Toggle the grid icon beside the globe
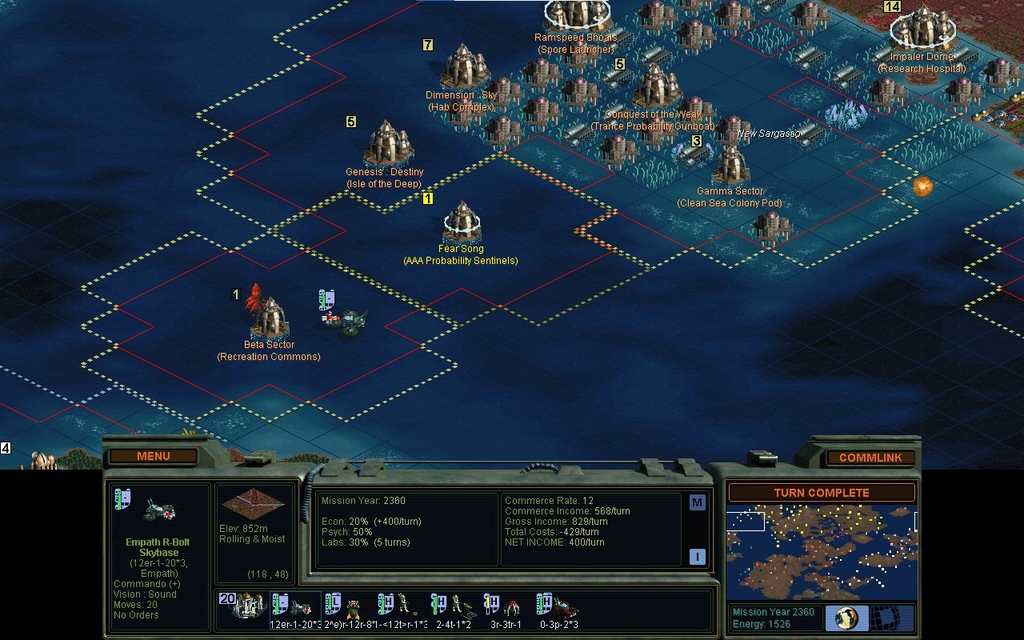Viewport: 1024px width, 640px height. pos(883,618)
